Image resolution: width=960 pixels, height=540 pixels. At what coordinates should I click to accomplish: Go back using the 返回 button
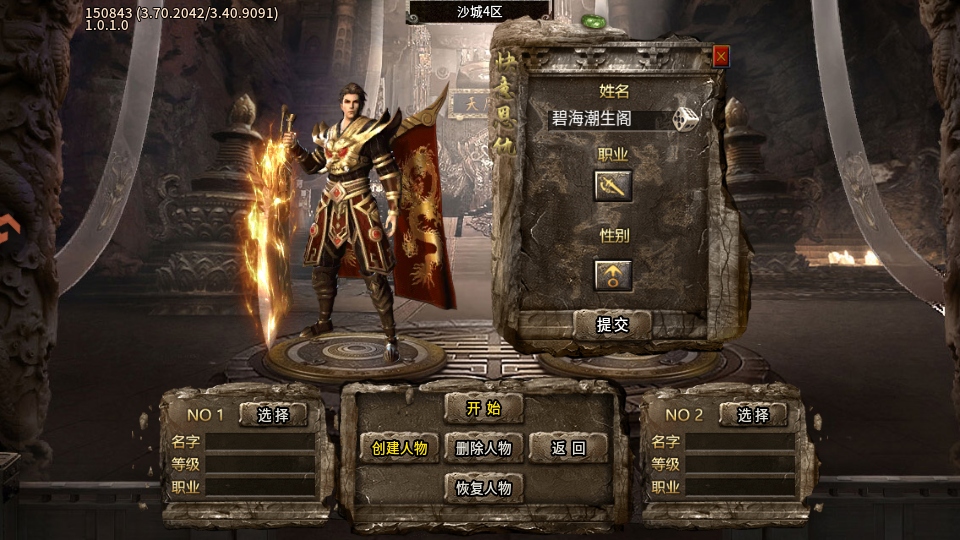tap(568, 448)
